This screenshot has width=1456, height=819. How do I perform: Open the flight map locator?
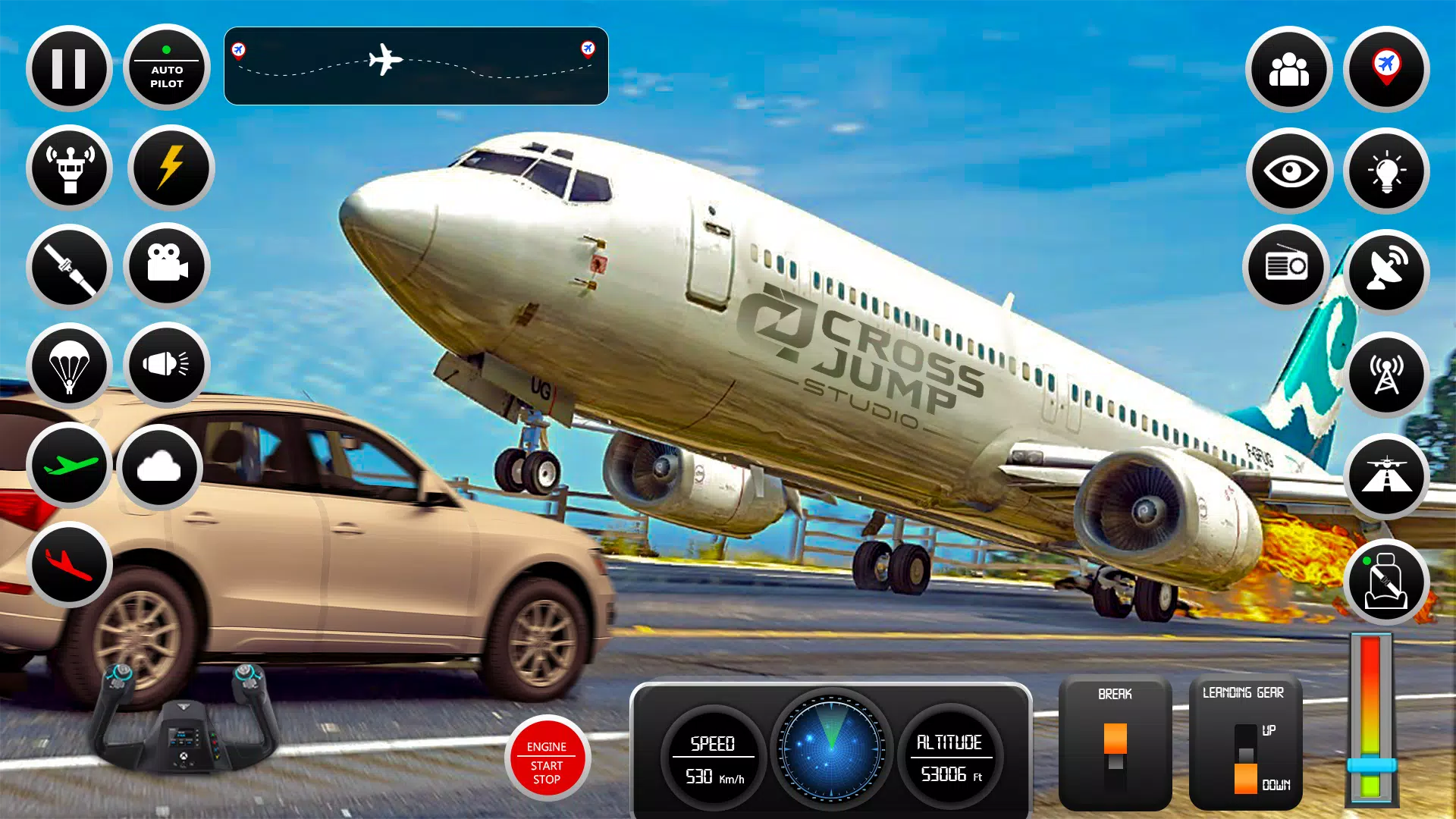(1385, 69)
